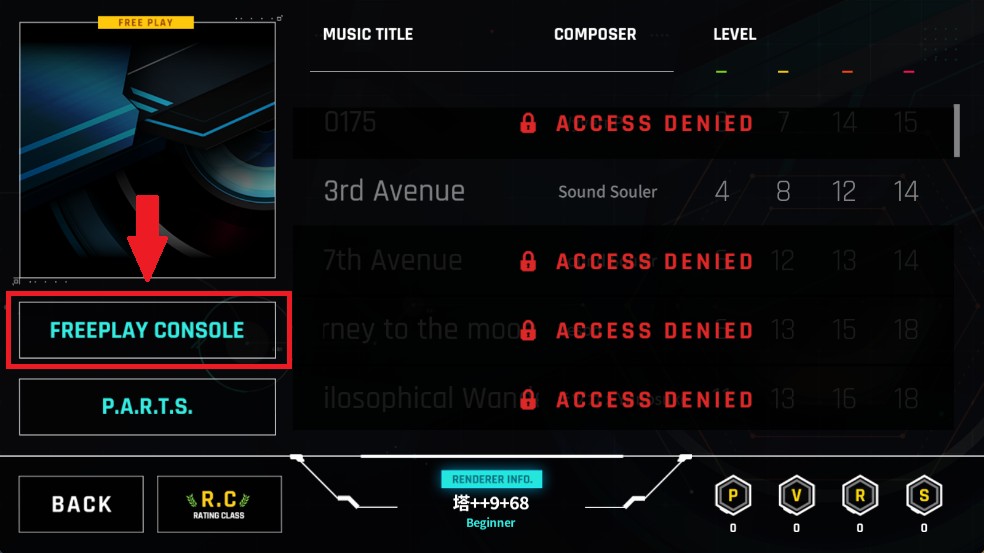984x553 pixels.
Task: Open the R.C Rating Class panel
Action: pyautogui.click(x=219, y=504)
